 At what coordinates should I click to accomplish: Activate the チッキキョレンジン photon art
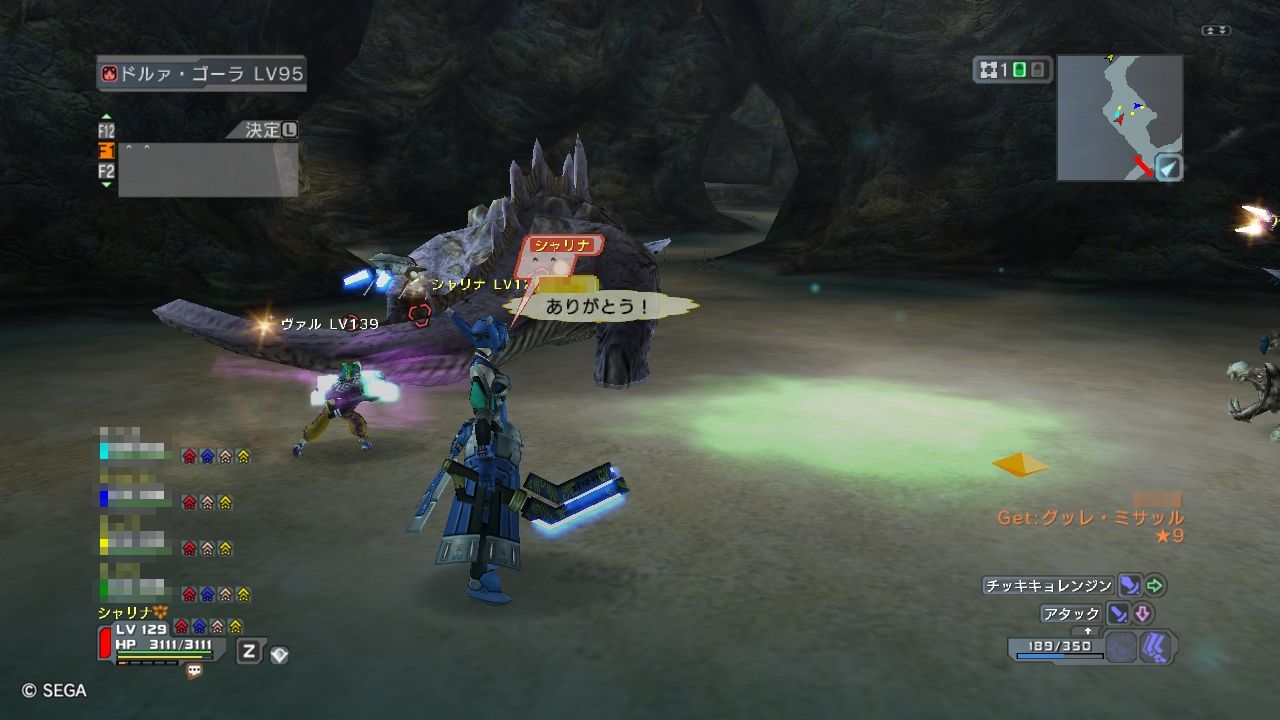[x=1047, y=586]
